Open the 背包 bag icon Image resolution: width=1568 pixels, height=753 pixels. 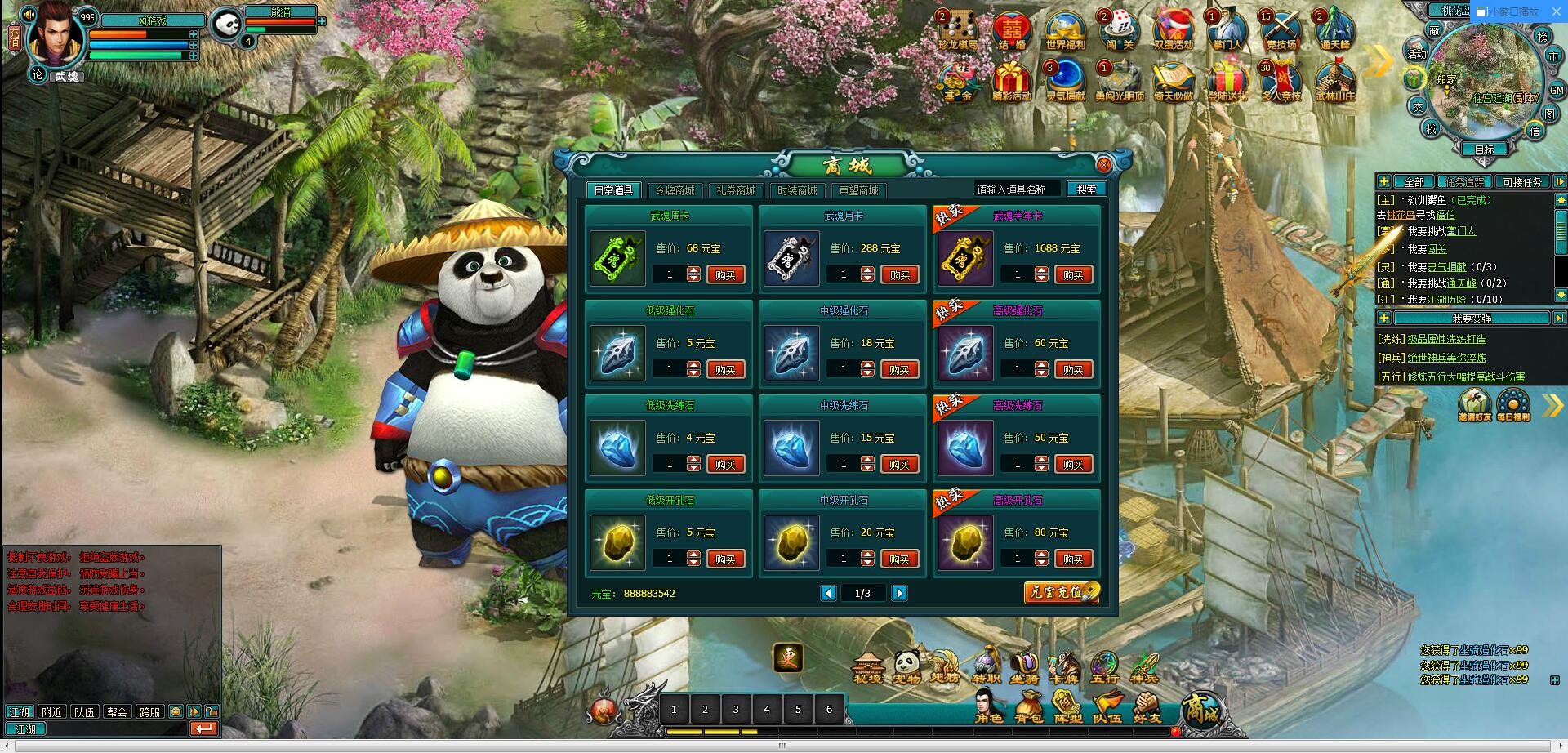1028,706
